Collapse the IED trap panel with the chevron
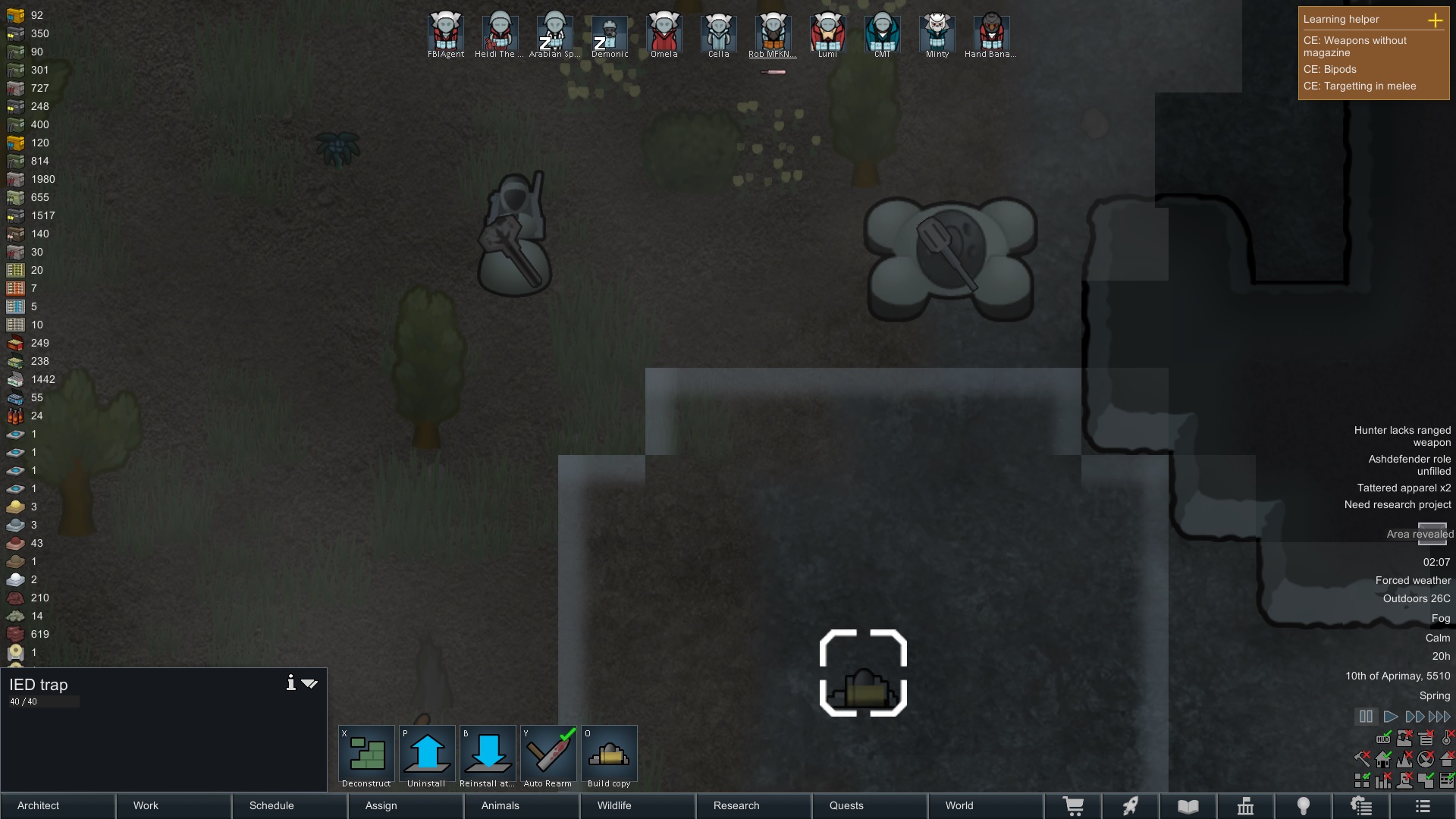Screen dimensions: 1456x819 click(x=310, y=682)
